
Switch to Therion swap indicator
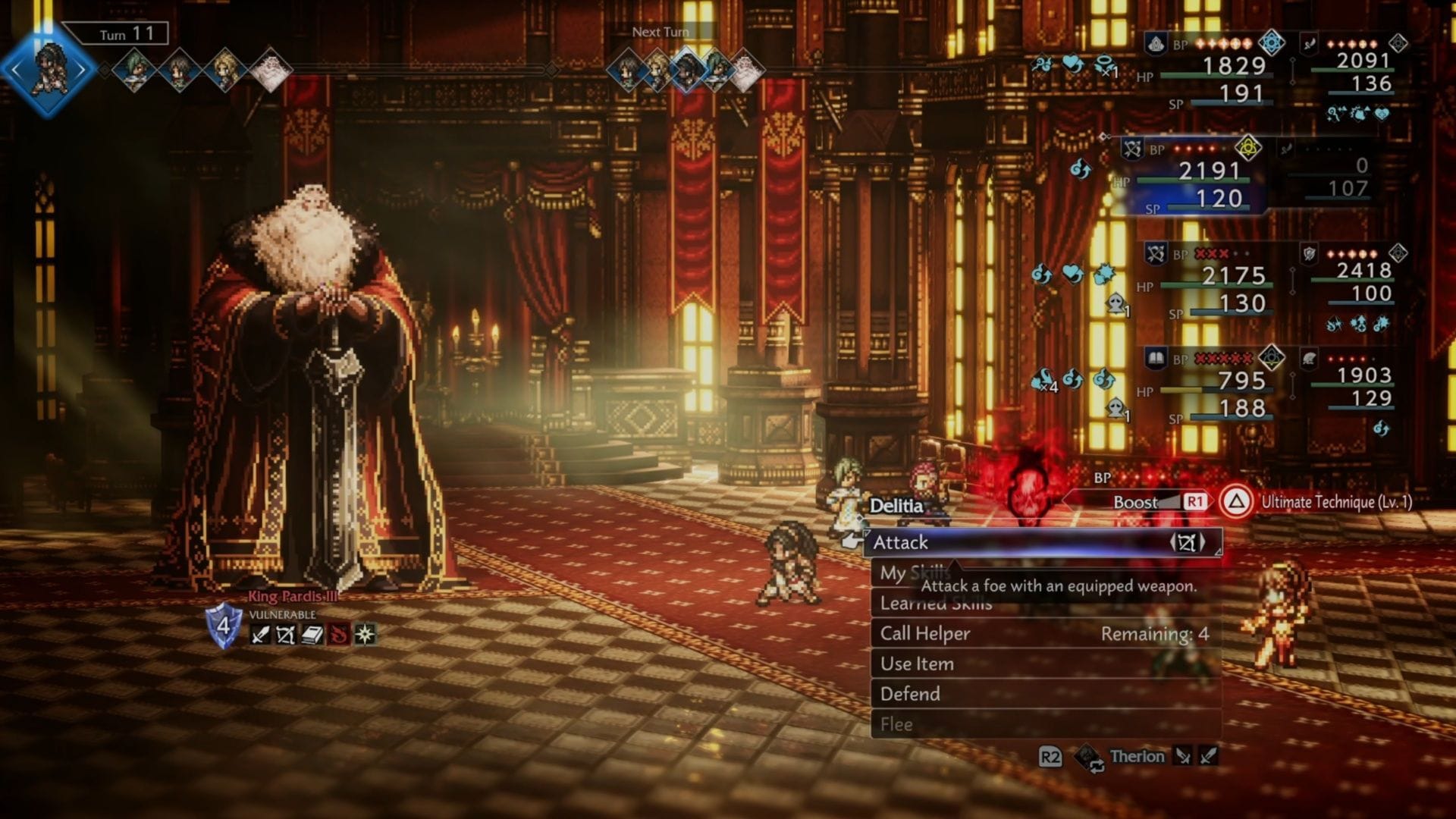pos(1136,756)
